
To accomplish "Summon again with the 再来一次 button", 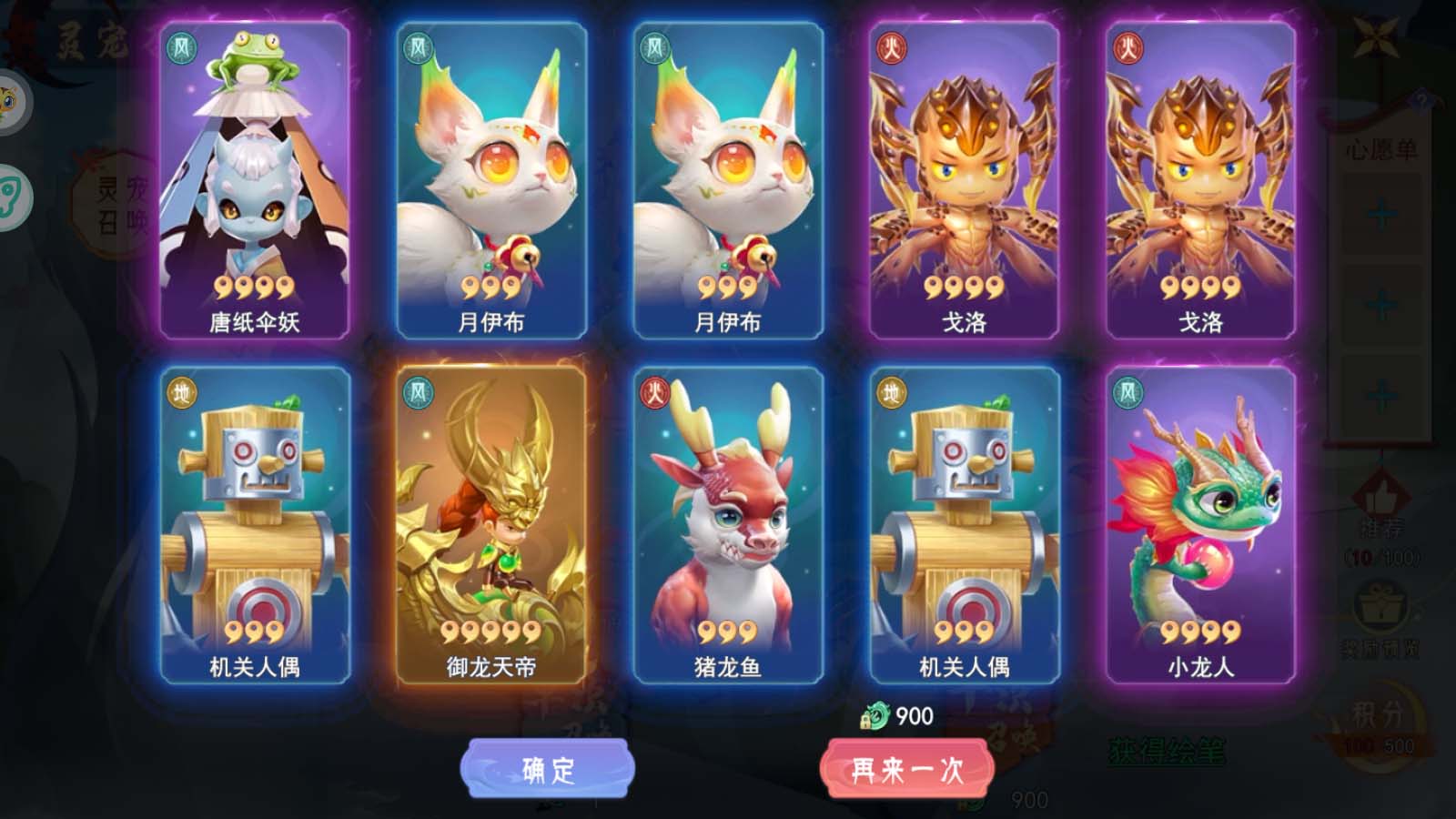I will (x=906, y=770).
